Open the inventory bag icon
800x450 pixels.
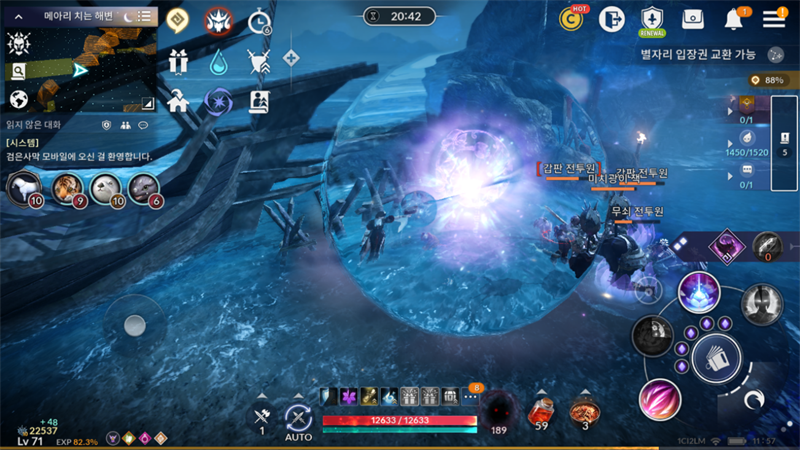(693, 18)
